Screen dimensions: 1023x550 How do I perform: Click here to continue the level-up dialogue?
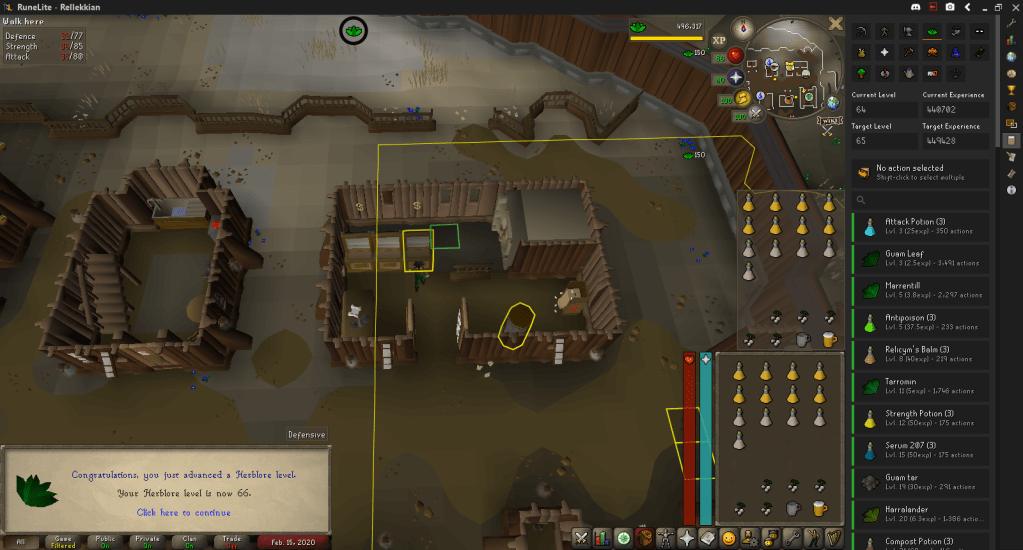(x=183, y=513)
